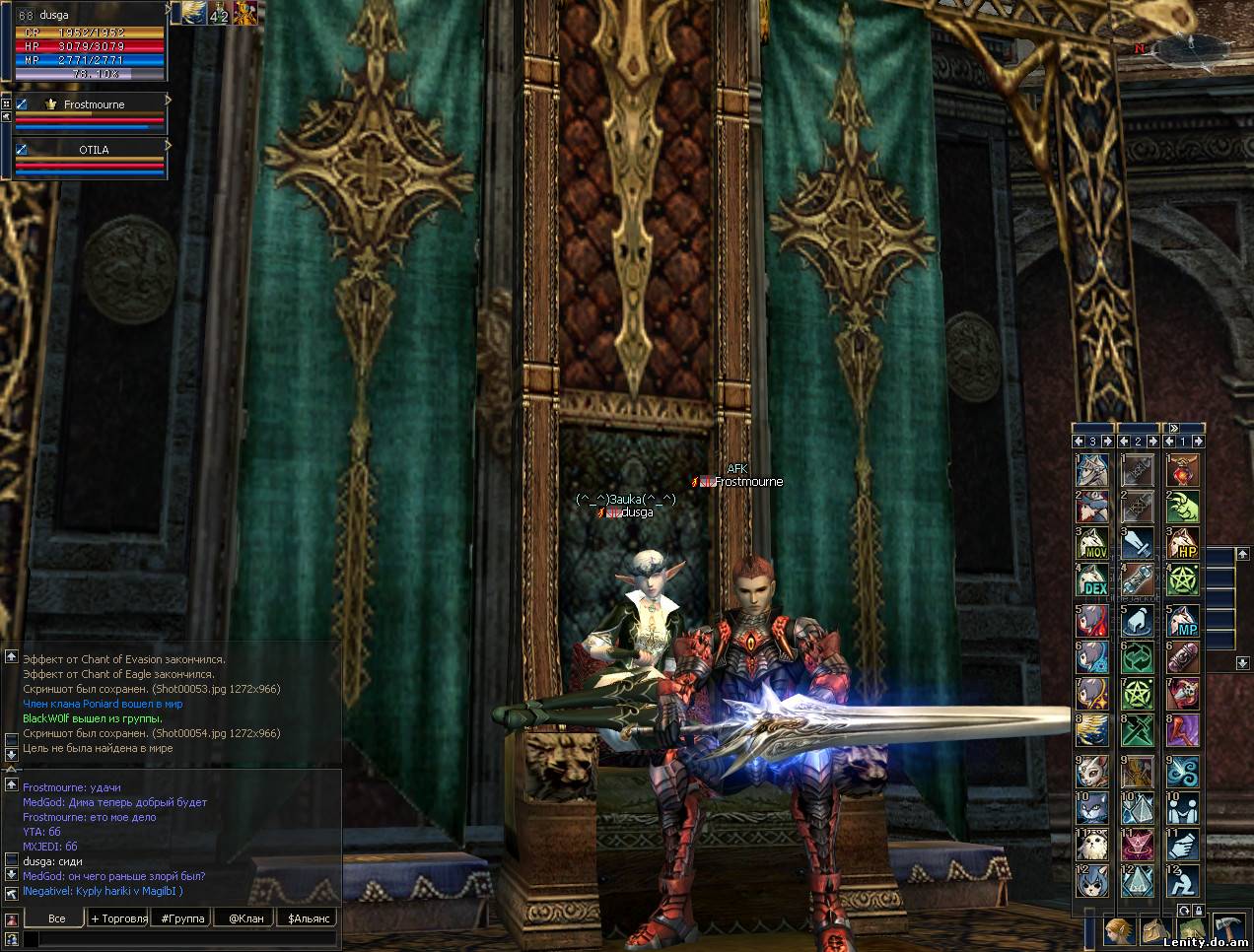Use the handshake trade action icon

tap(1183, 844)
